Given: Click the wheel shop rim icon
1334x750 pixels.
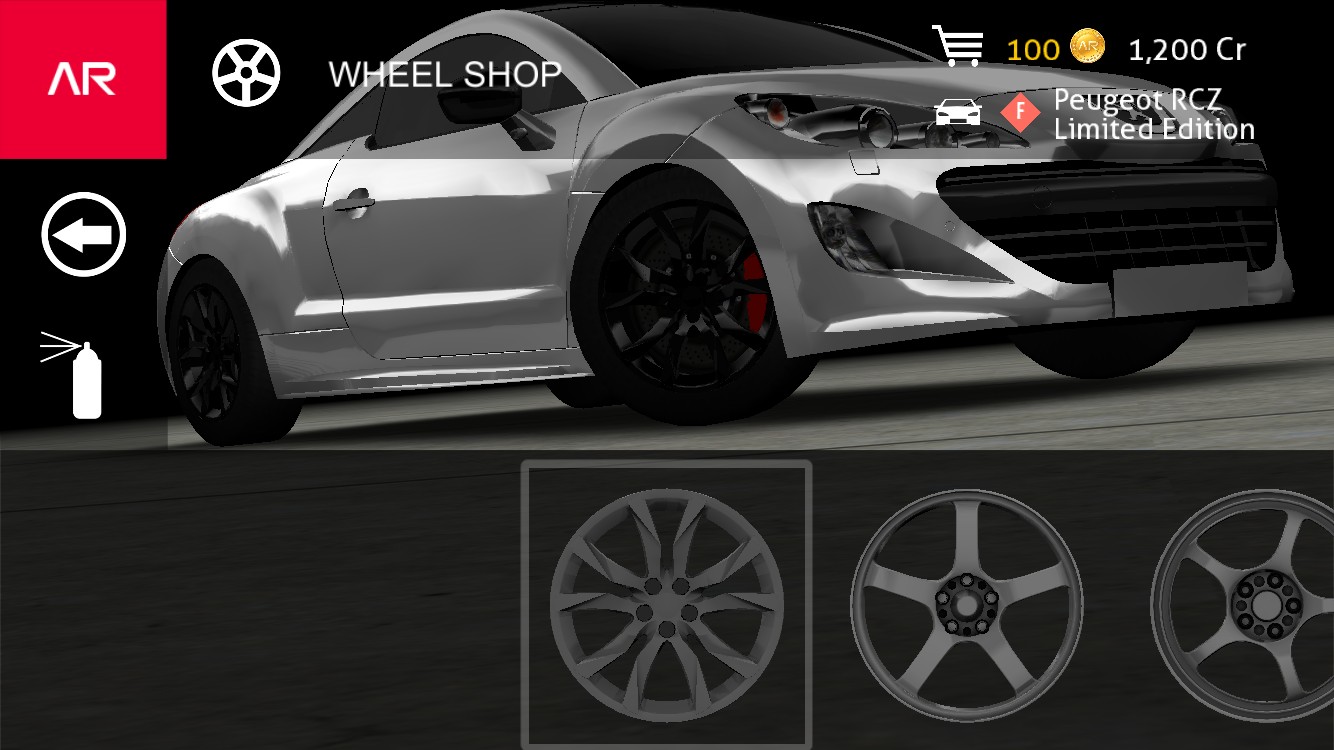Looking at the screenshot, I should pos(246,73).
